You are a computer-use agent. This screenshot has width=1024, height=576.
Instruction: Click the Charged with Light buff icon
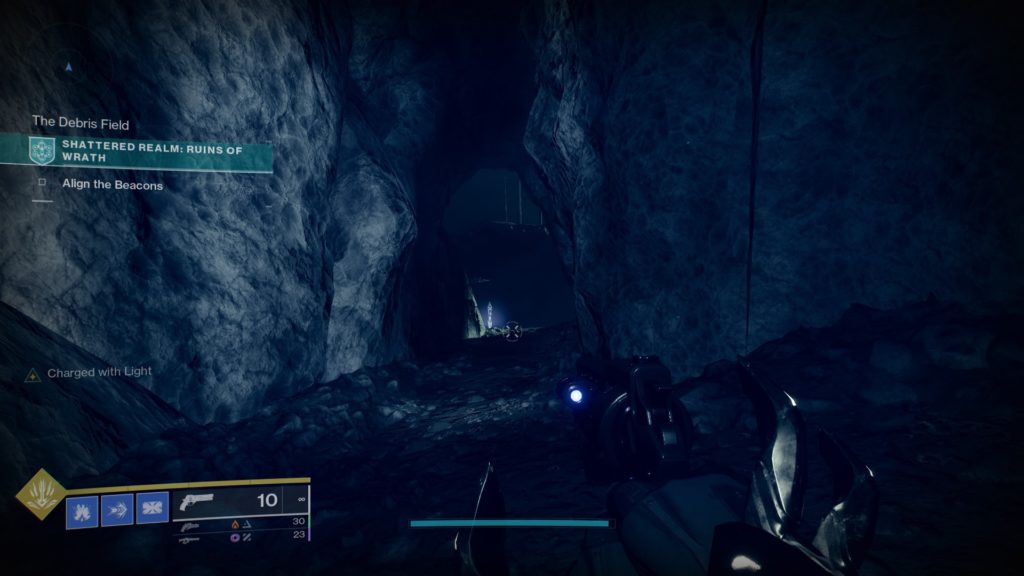click(33, 373)
